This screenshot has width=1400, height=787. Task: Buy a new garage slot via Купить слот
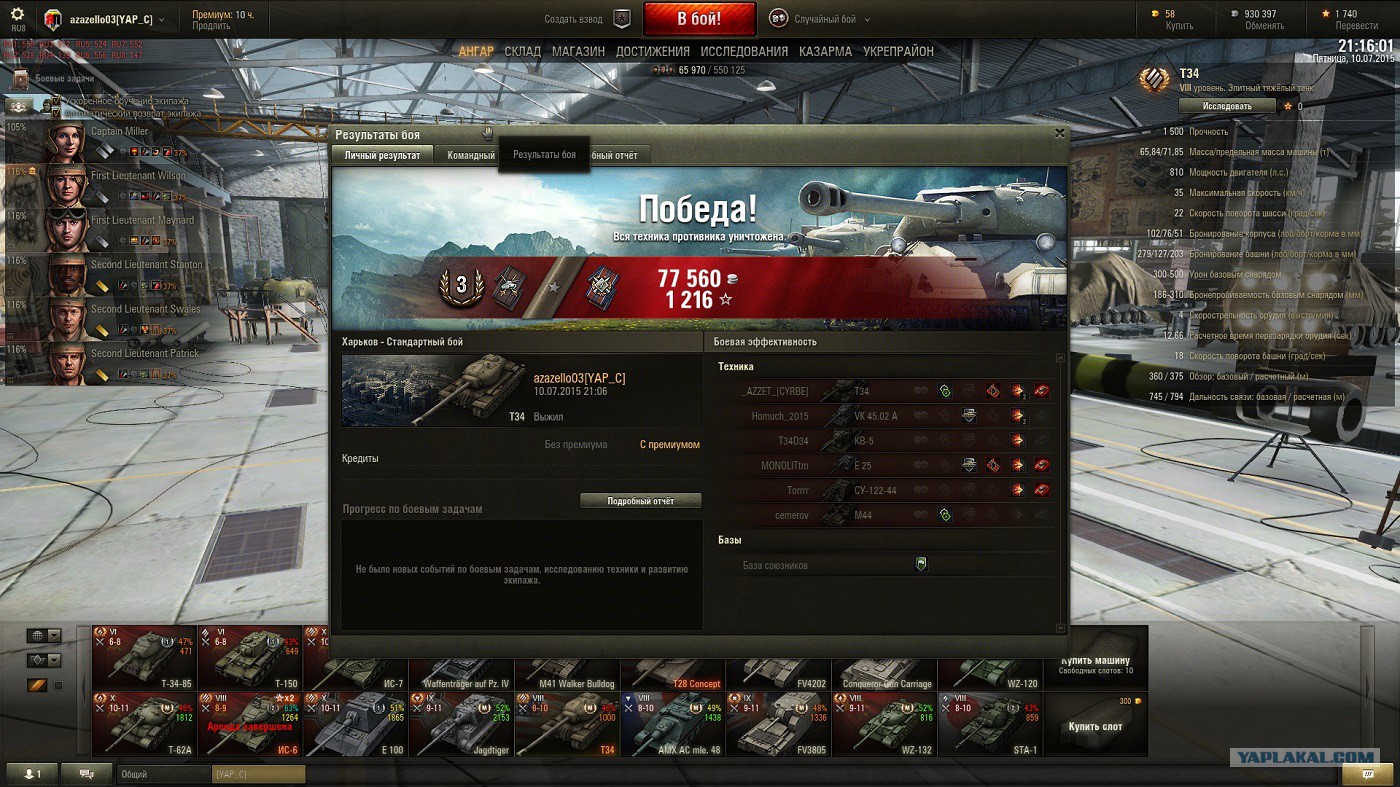point(1095,727)
